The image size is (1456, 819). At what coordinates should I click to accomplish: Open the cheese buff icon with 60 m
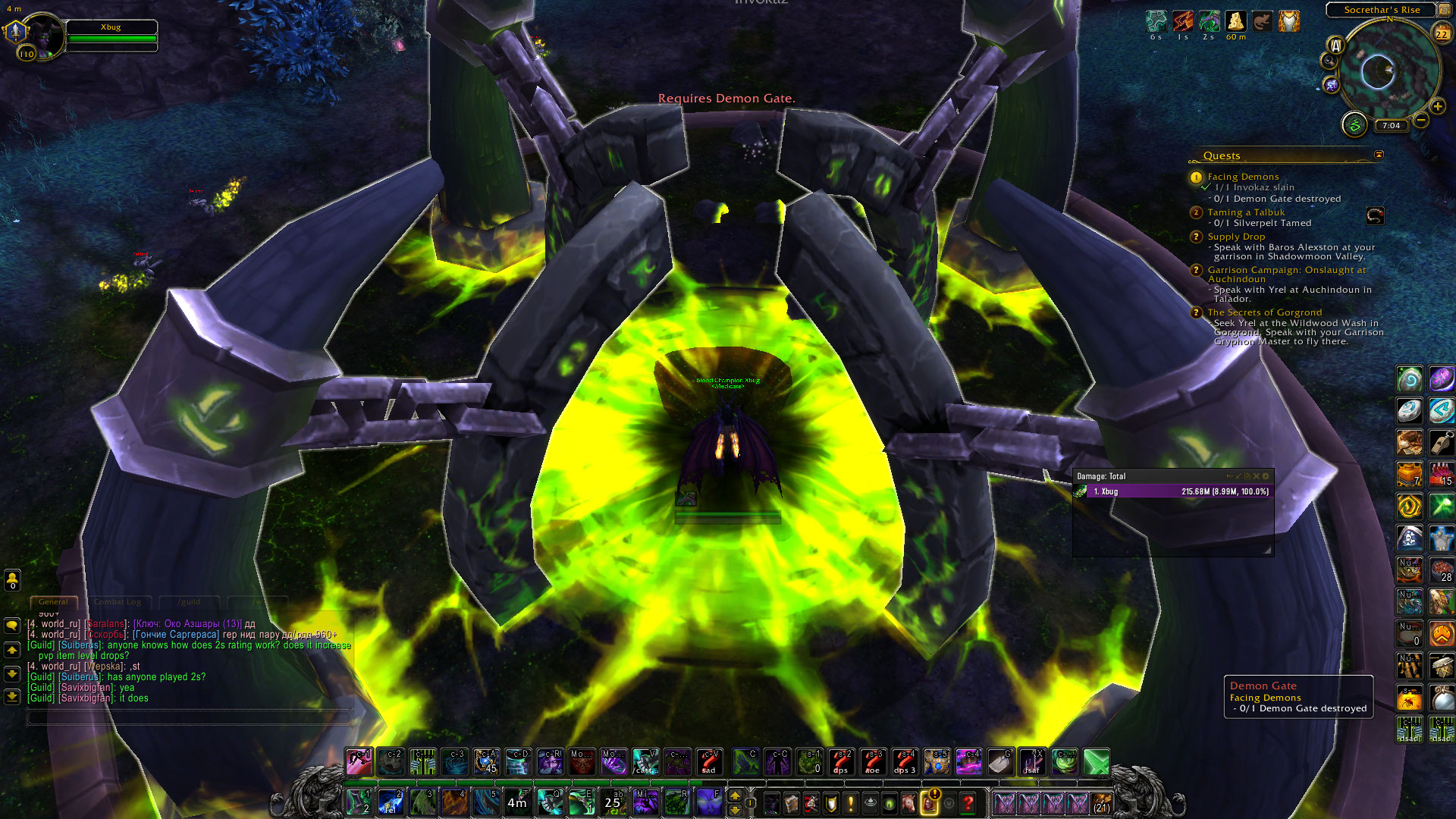click(x=1235, y=21)
